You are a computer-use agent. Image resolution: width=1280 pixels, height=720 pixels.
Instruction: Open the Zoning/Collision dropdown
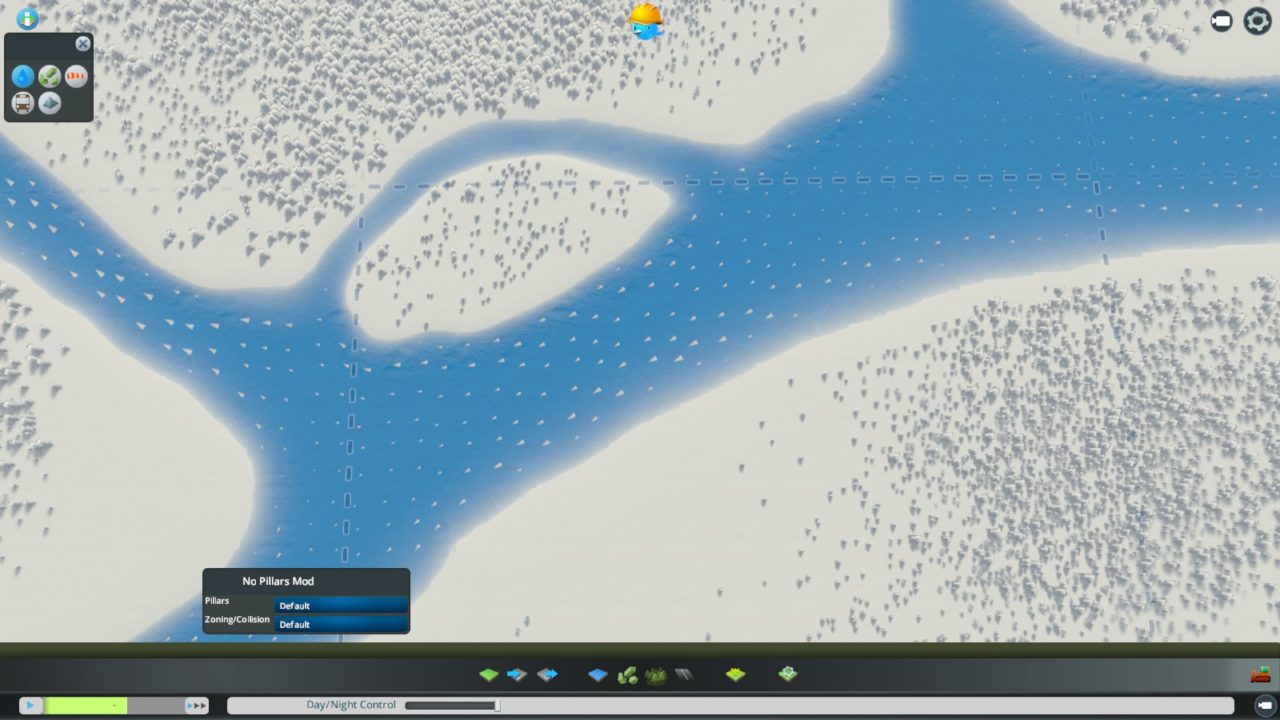click(341, 624)
